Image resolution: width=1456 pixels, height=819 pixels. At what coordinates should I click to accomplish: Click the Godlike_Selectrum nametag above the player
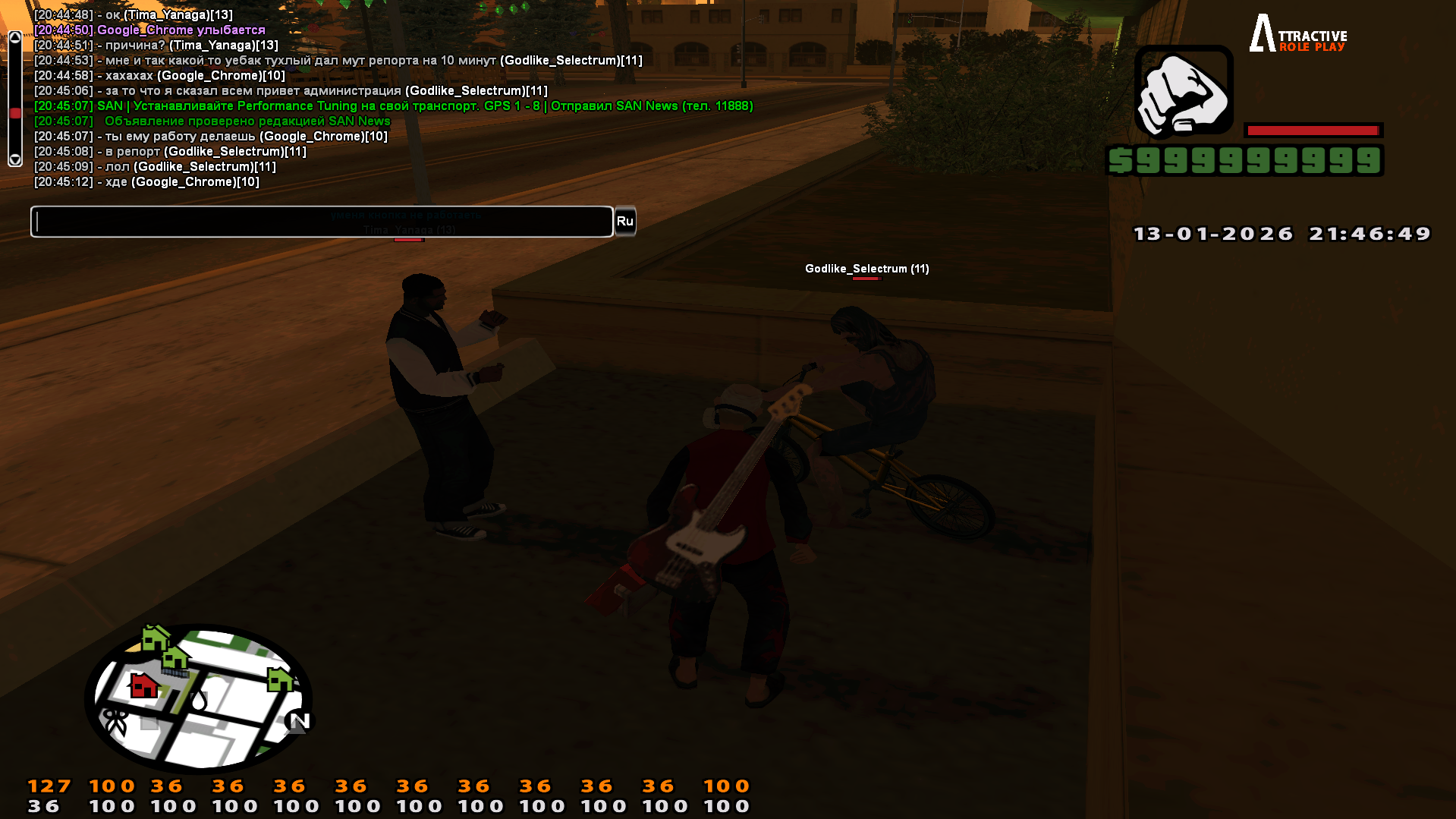click(866, 269)
